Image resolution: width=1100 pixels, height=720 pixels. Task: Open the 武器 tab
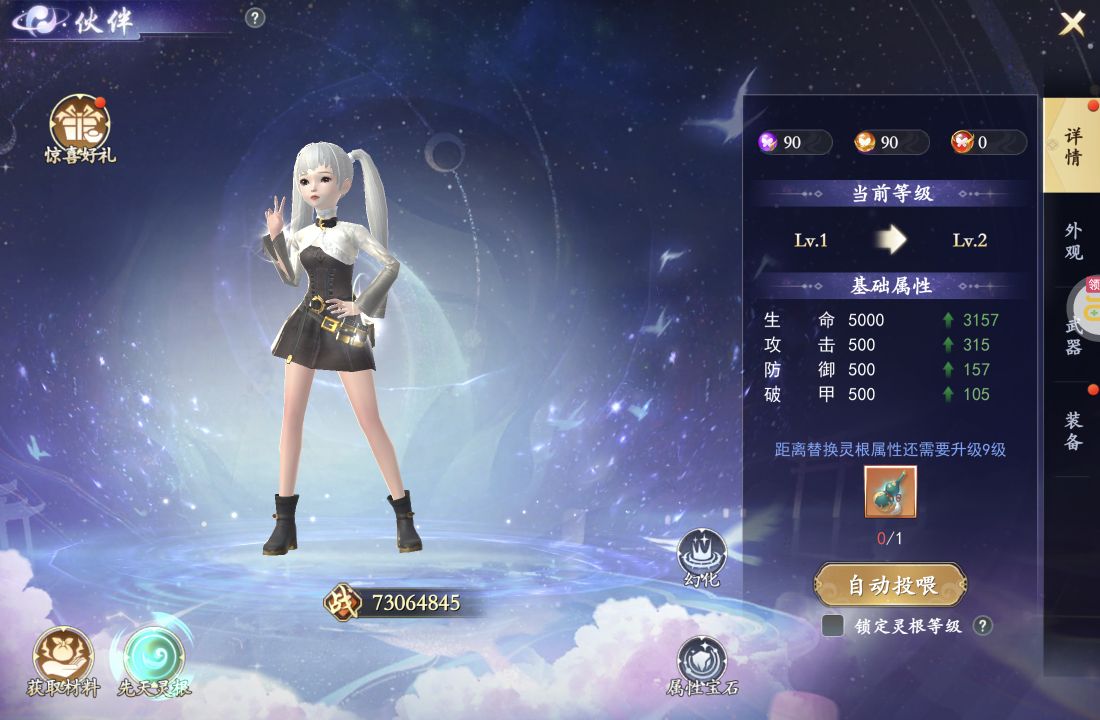point(1073,335)
